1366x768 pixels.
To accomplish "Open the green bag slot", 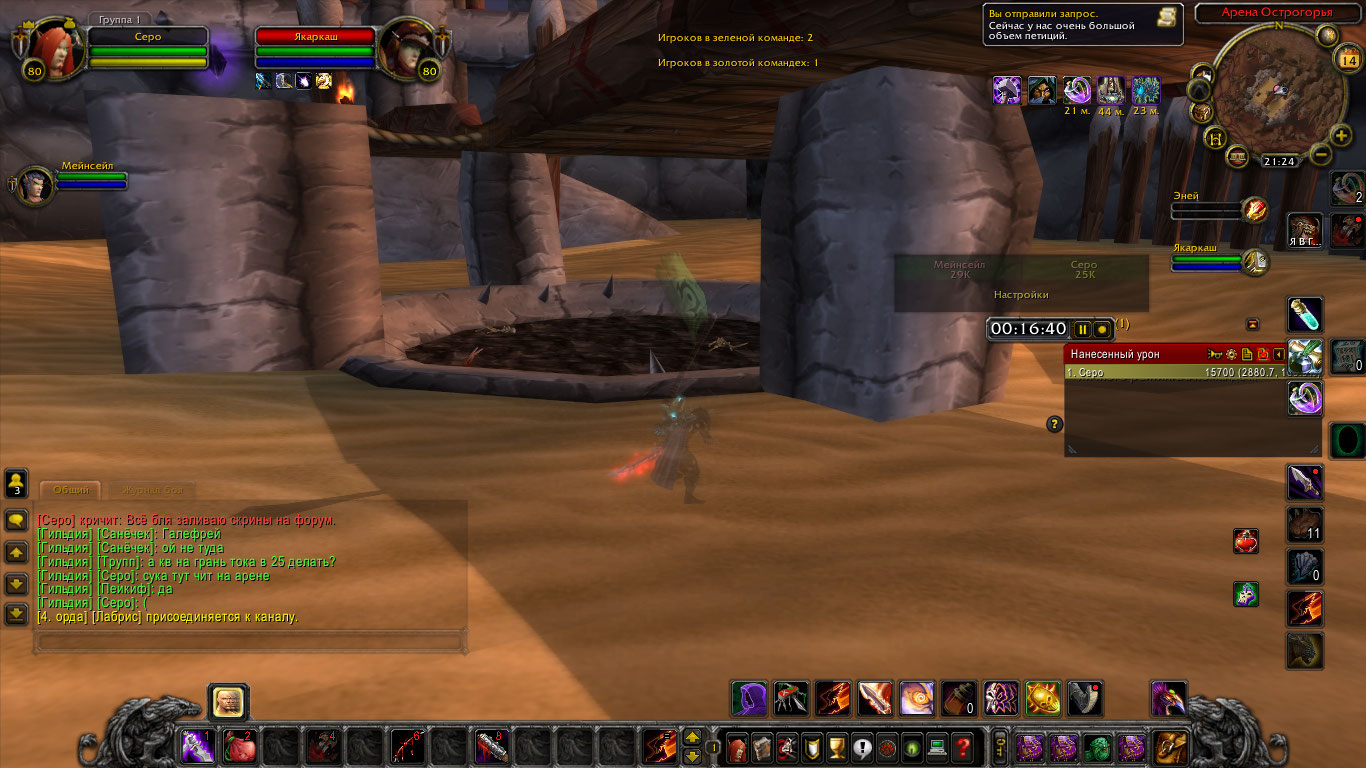I will [1098, 747].
